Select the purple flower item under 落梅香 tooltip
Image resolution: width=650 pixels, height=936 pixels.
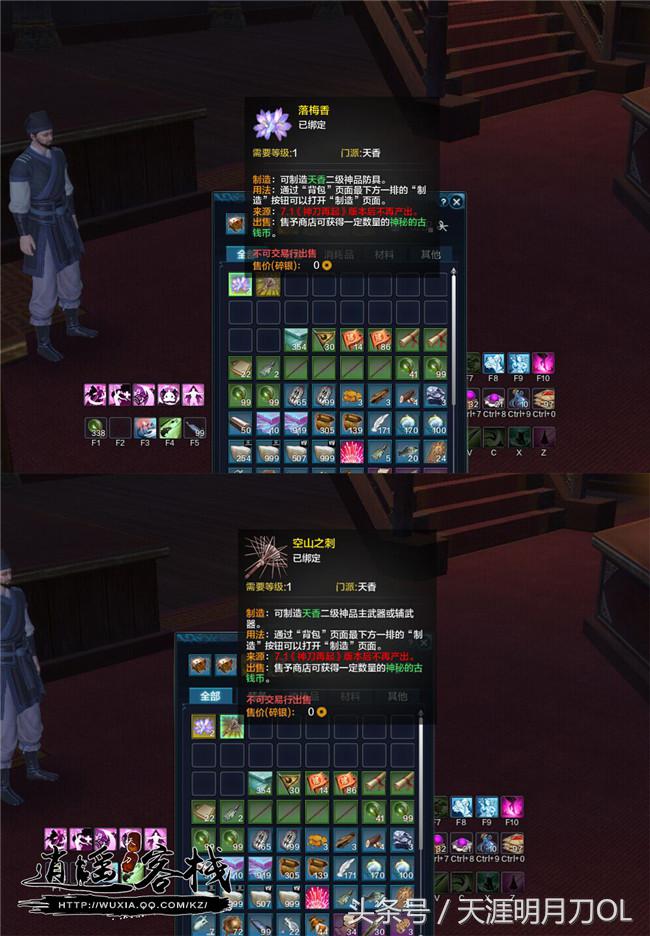[240, 287]
